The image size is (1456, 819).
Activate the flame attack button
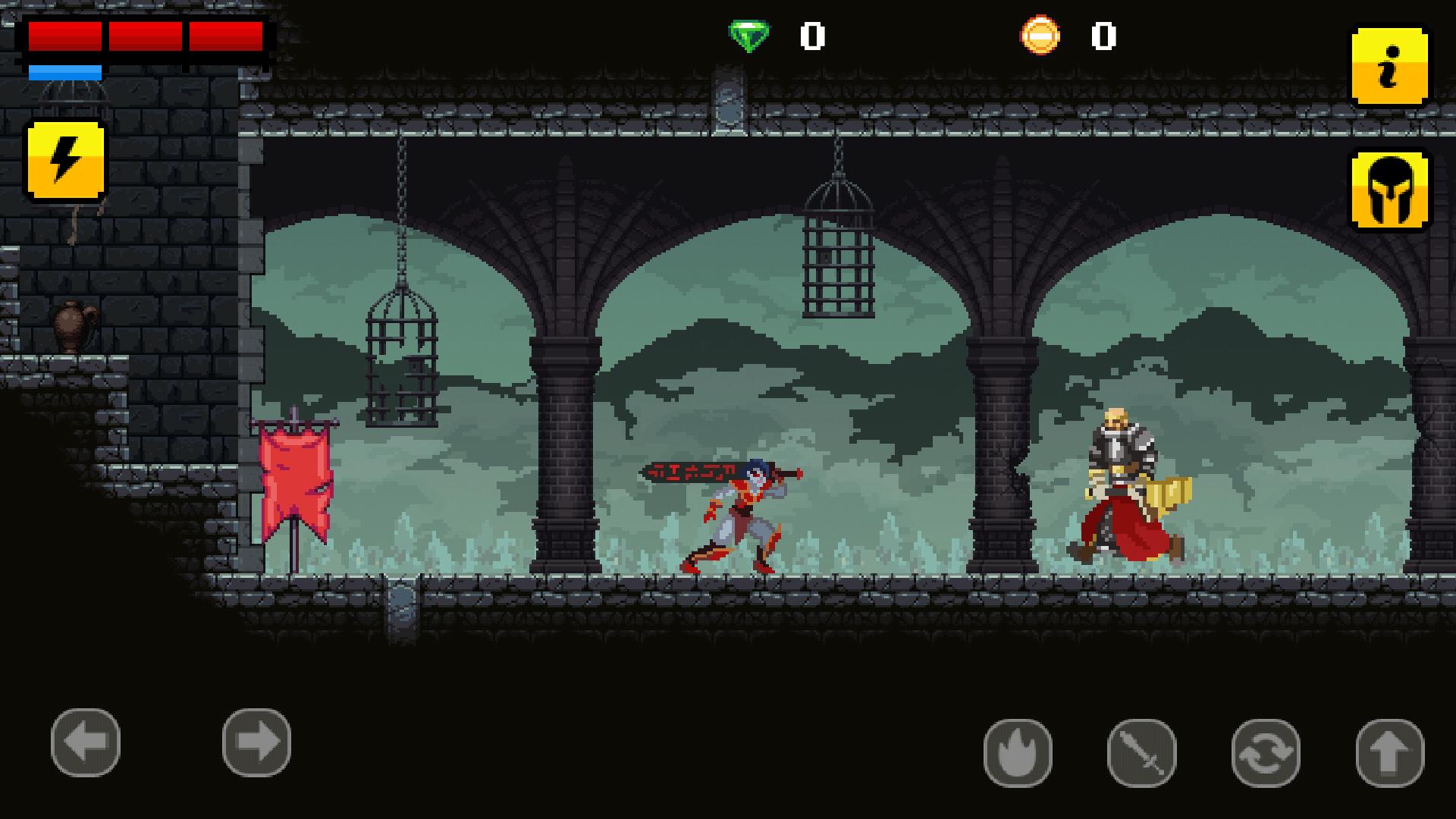[x=1018, y=753]
